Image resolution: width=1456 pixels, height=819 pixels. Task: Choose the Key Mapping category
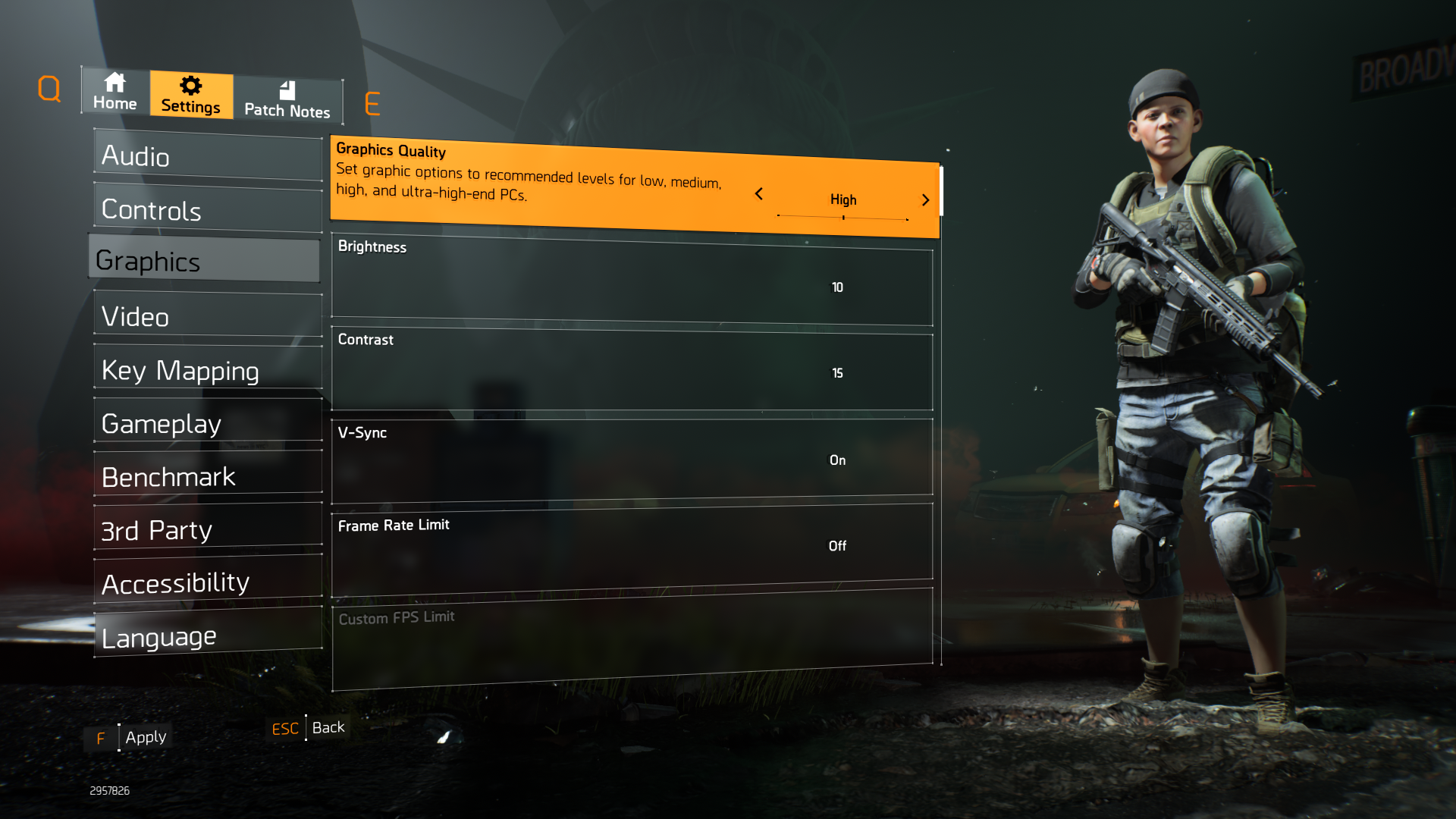[208, 370]
